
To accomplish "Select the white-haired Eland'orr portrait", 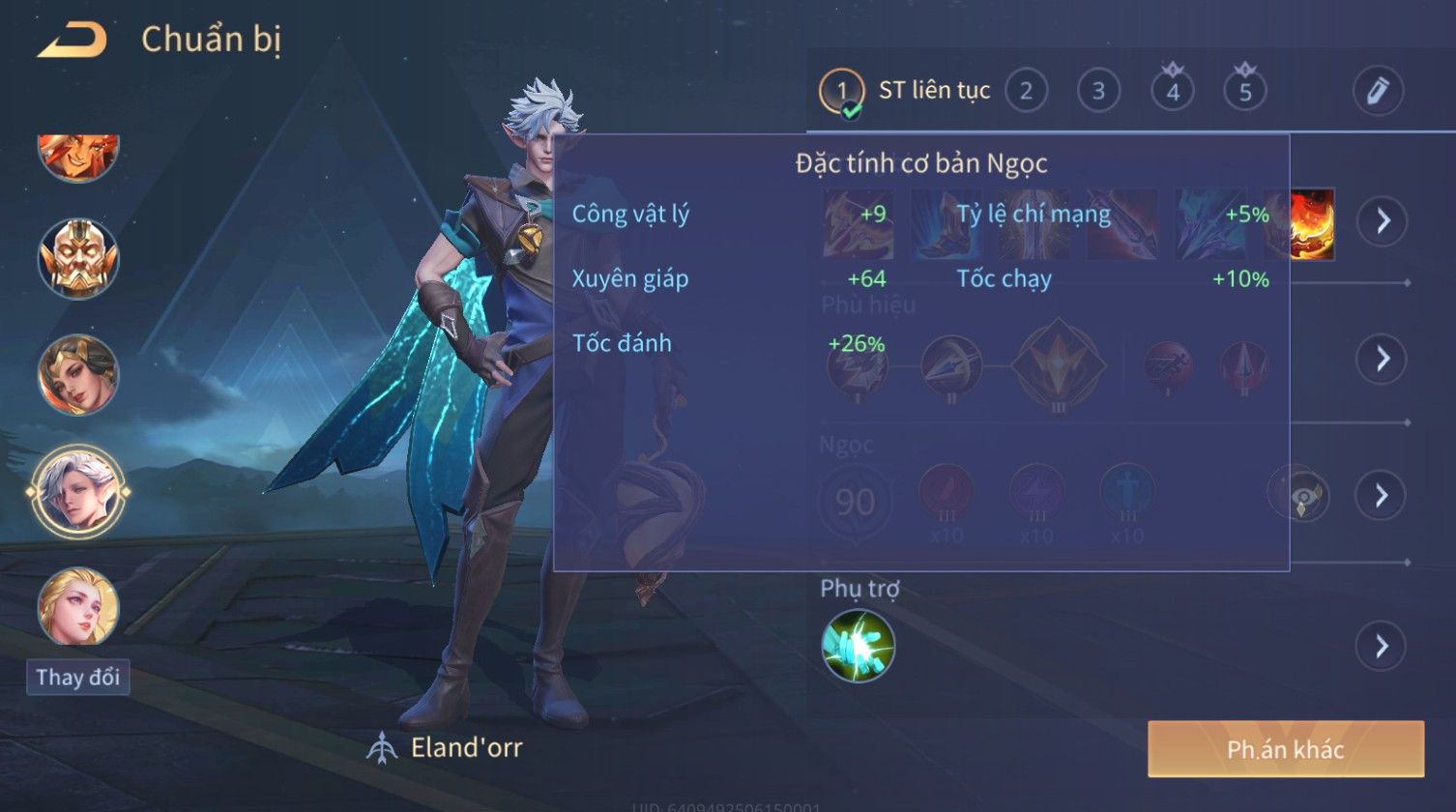I will pyautogui.click(x=78, y=491).
